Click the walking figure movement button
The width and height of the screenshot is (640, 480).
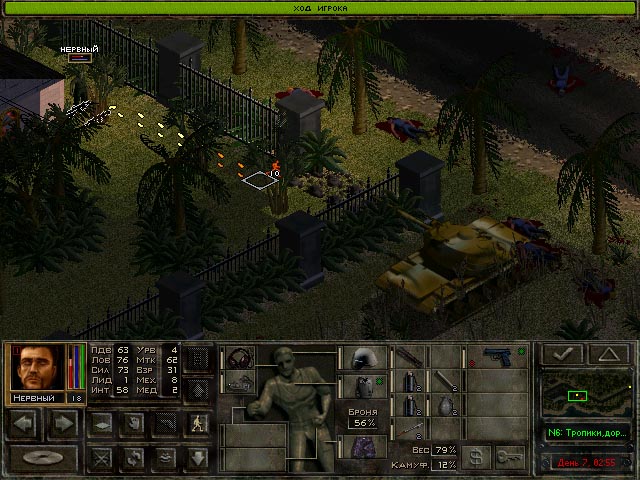[x=197, y=422]
